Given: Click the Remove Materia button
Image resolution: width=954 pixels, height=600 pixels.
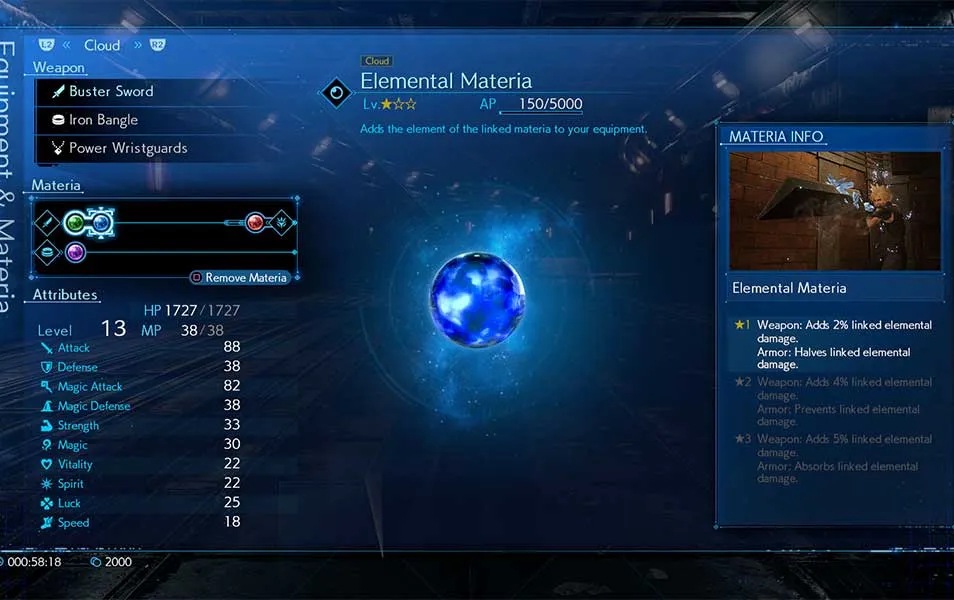Looking at the screenshot, I should click(240, 277).
